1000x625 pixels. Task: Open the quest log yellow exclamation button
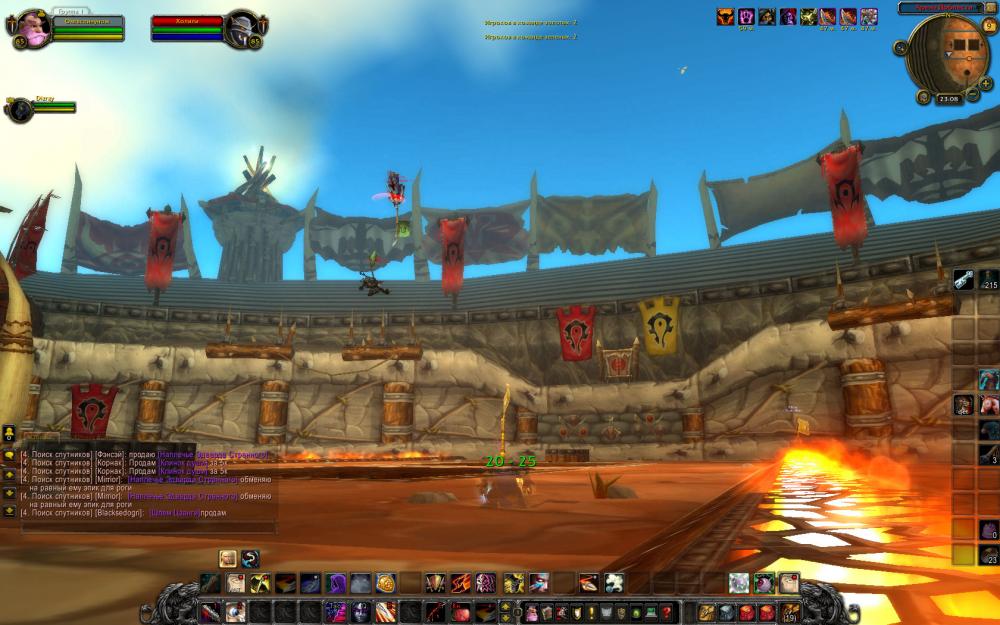(x=593, y=612)
